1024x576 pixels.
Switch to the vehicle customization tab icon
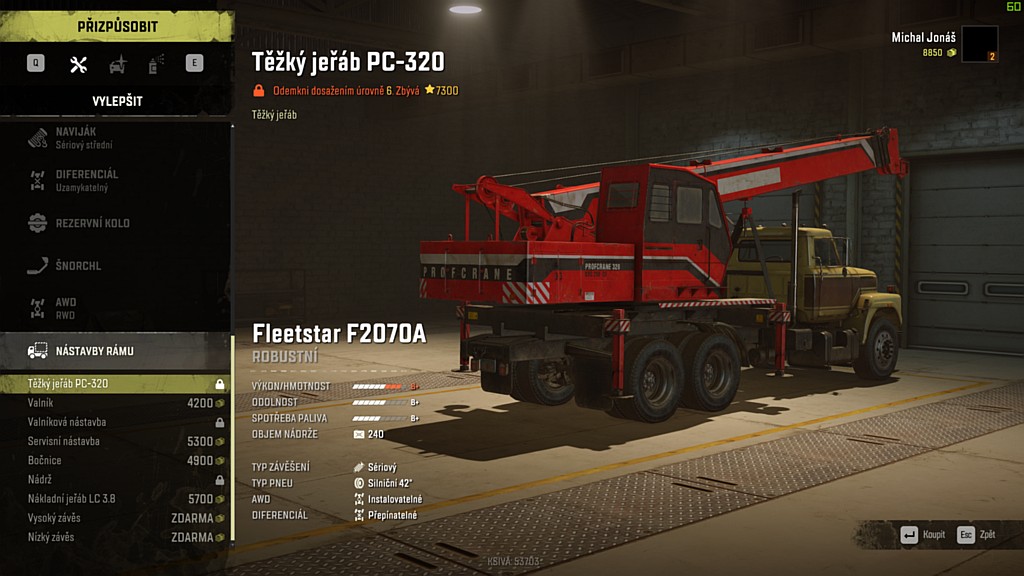tap(118, 65)
